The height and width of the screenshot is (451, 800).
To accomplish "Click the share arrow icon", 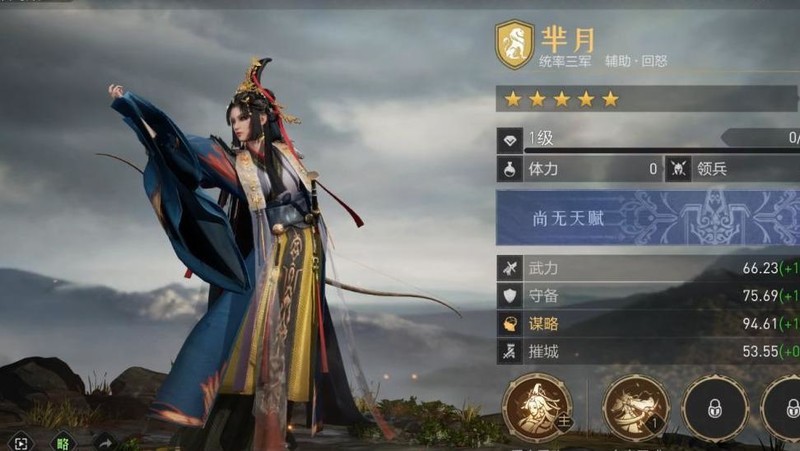I will pos(103,441).
